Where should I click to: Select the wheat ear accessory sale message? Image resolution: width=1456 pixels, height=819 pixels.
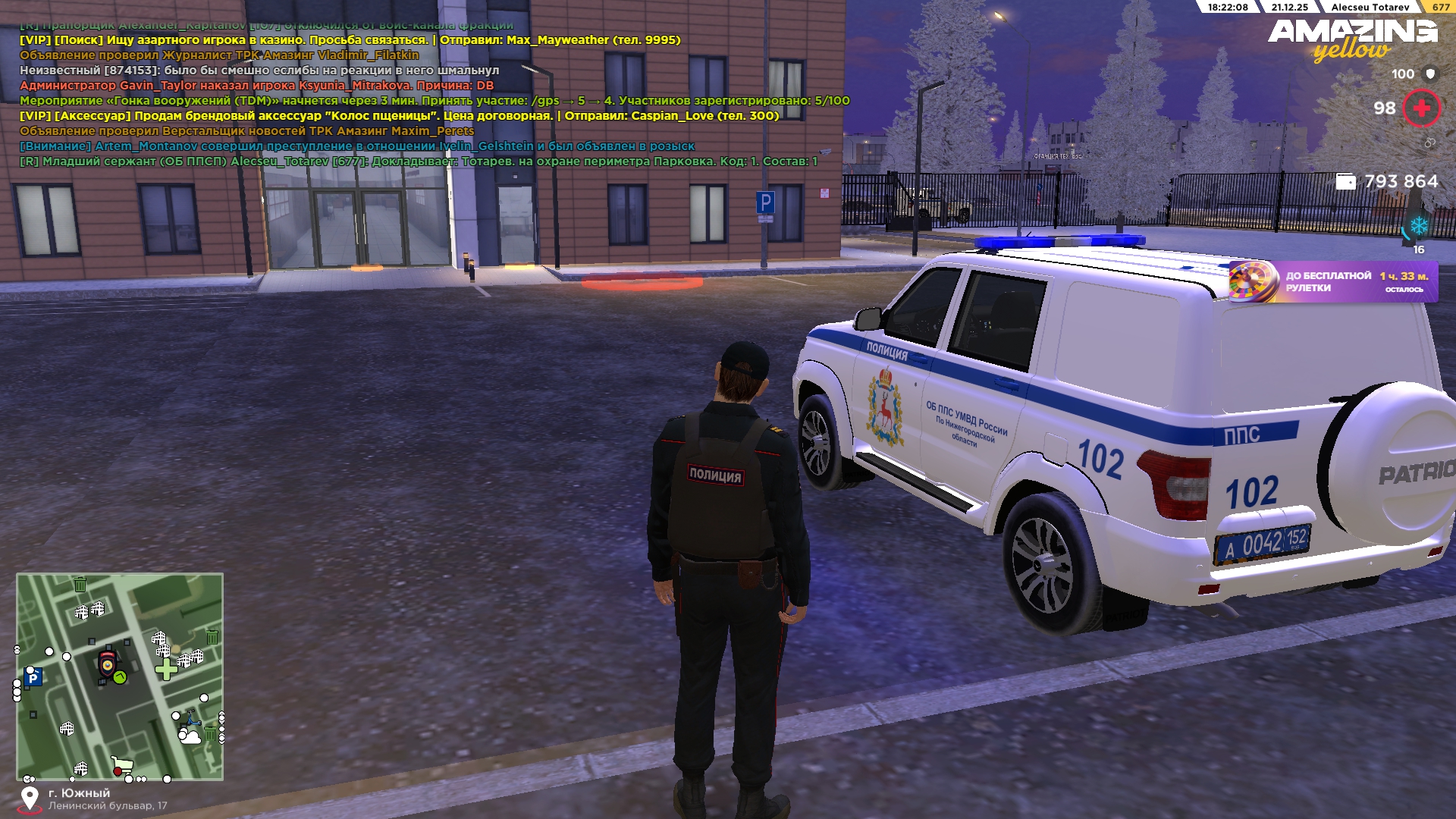399,116
